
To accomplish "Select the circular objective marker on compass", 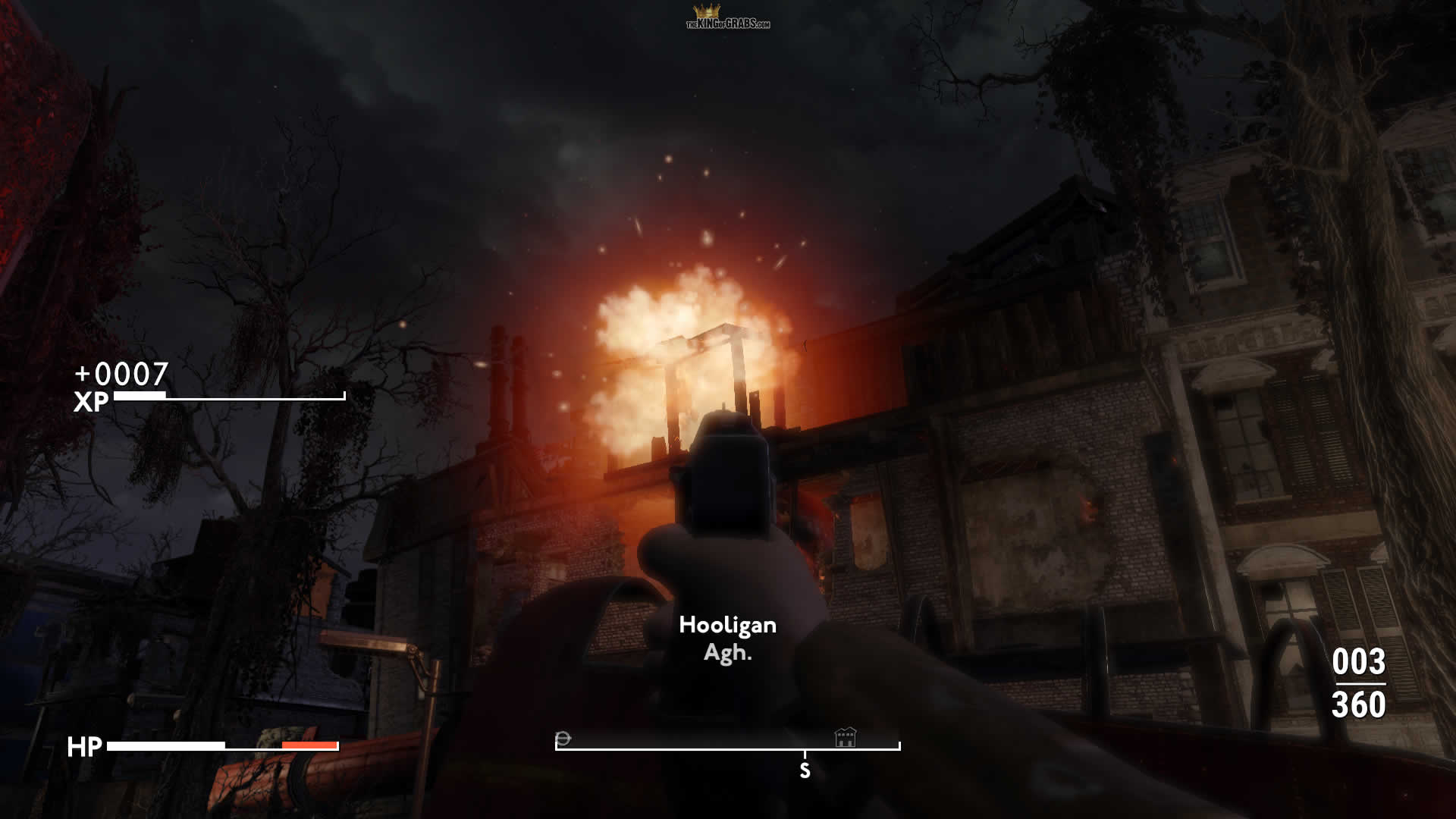I will (x=563, y=738).
